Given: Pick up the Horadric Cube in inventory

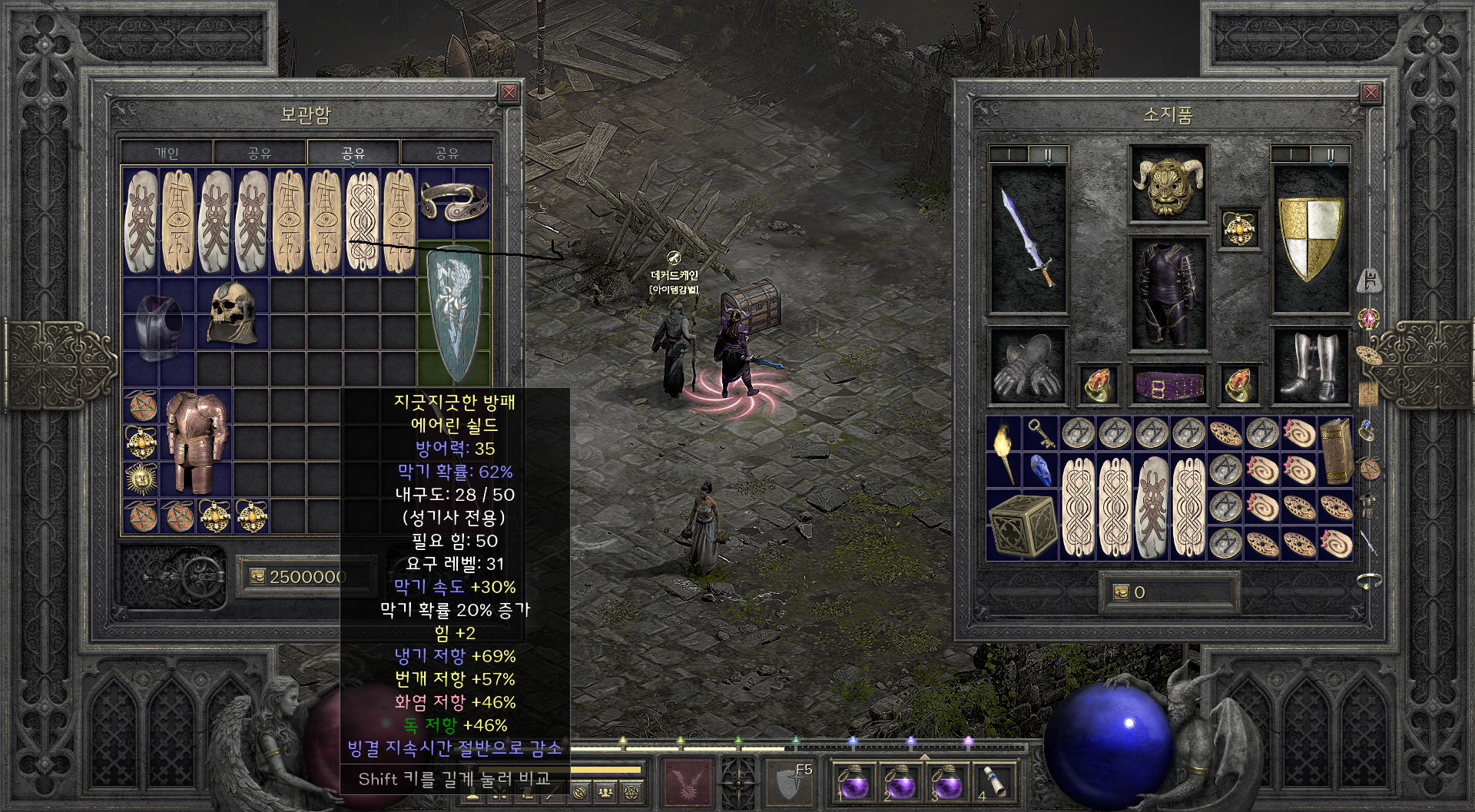Looking at the screenshot, I should tap(1022, 525).
